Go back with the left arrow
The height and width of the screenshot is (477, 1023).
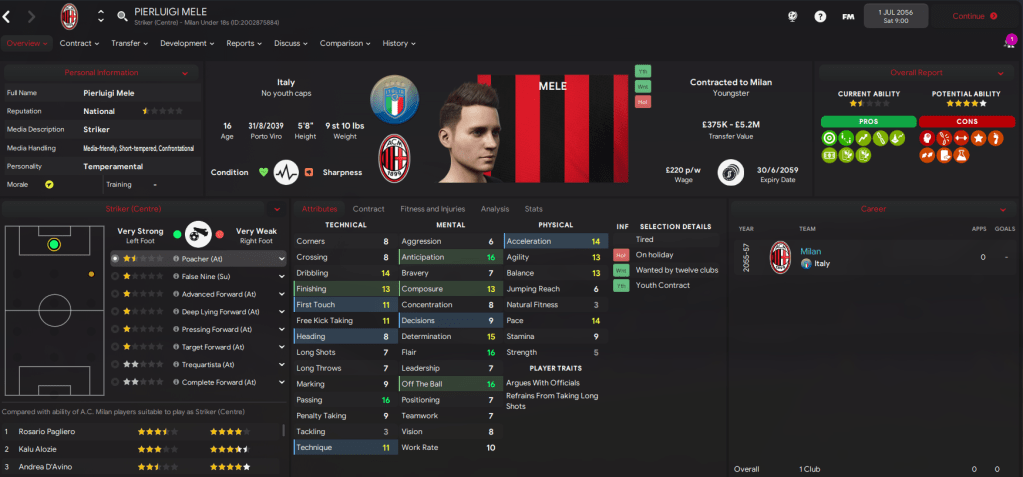point(7,16)
